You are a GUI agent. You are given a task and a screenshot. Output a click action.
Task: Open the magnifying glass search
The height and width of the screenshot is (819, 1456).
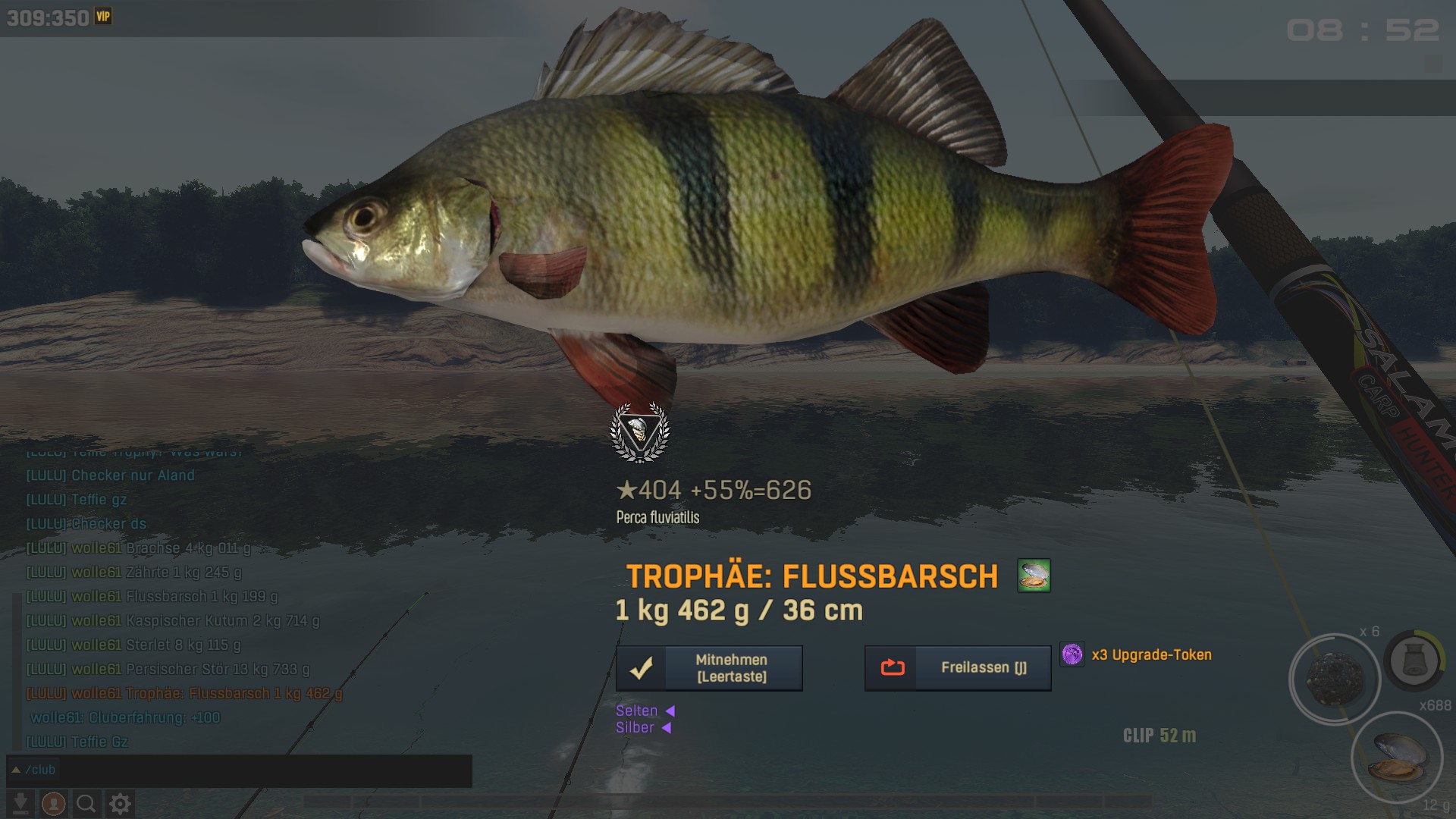point(86,803)
